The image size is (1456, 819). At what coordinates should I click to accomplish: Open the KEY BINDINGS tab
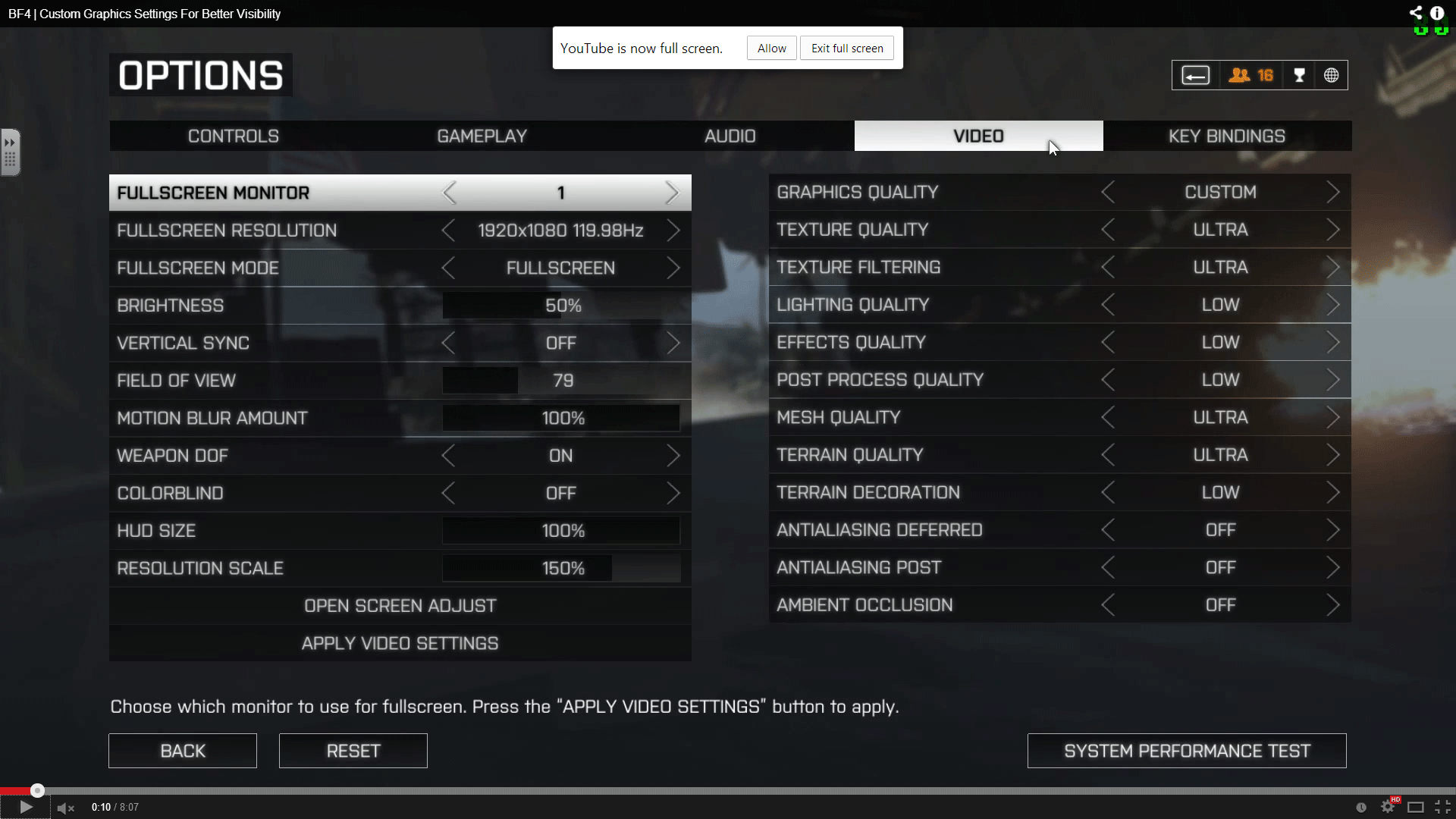[1227, 136]
